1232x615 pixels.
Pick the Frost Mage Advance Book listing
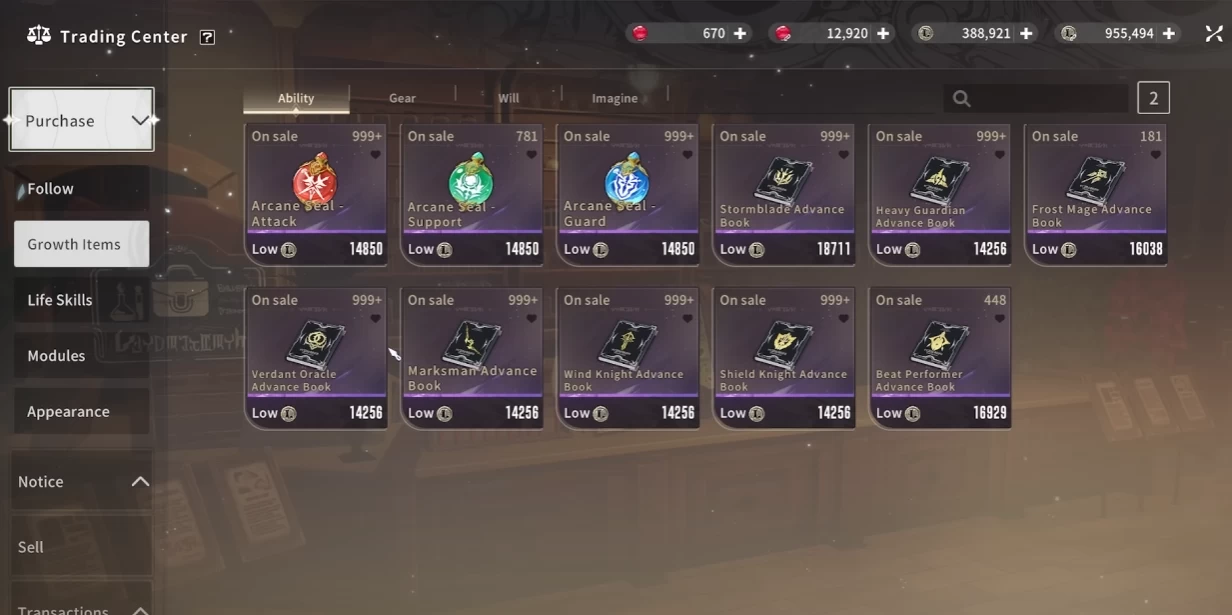click(x=1096, y=195)
